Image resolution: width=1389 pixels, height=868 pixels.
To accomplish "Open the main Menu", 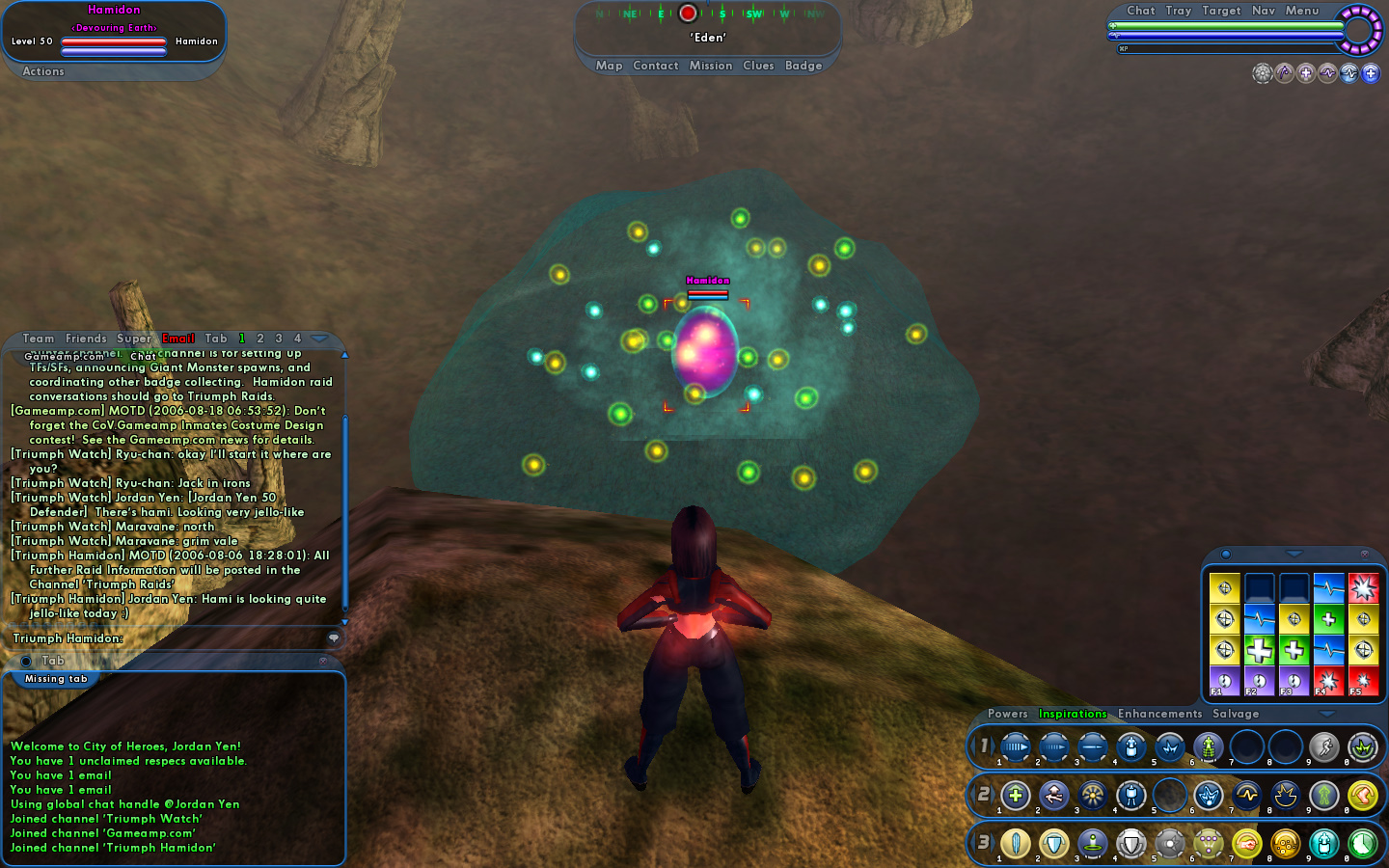I will [x=1301, y=11].
